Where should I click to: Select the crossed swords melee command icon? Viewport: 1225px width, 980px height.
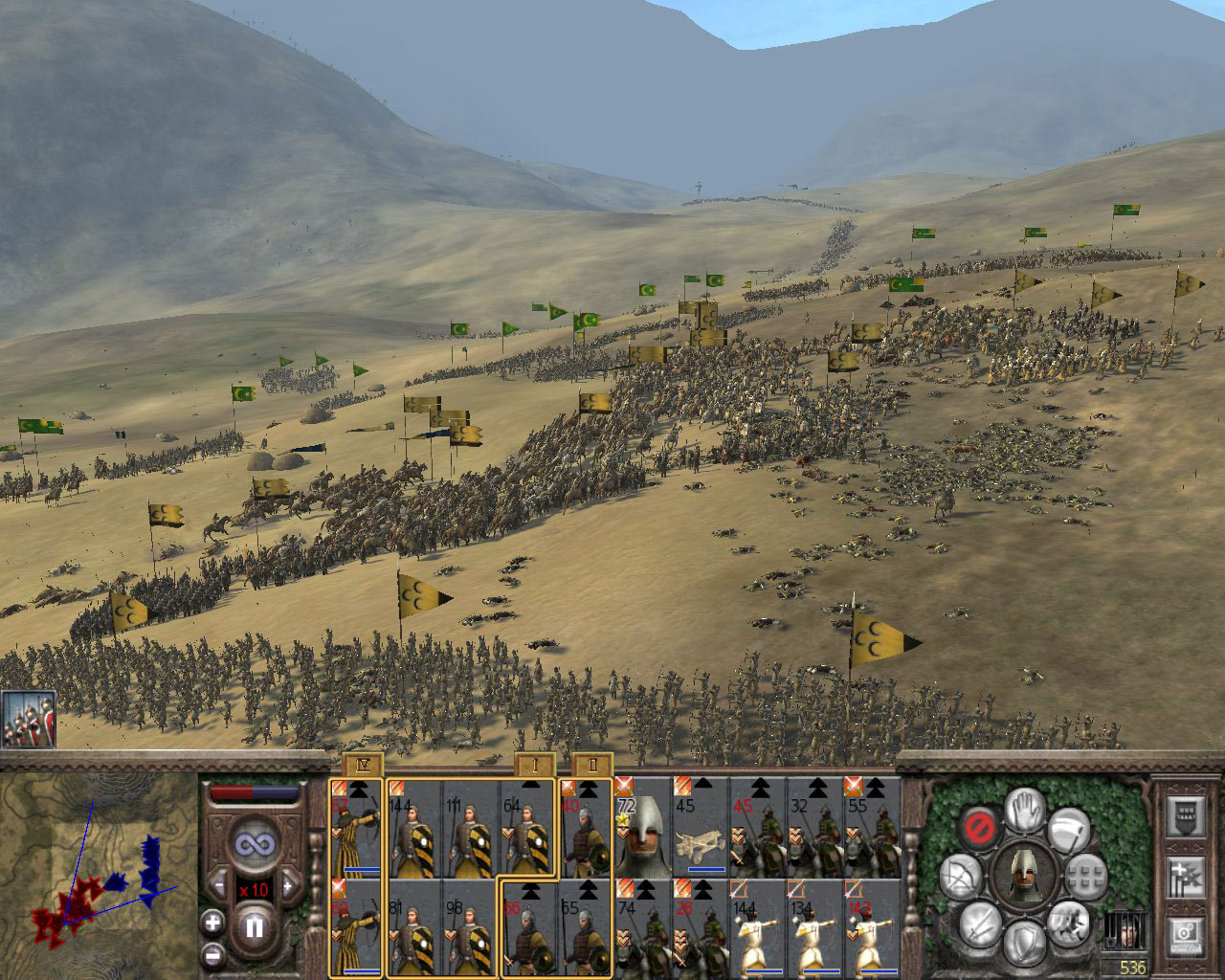point(981,928)
